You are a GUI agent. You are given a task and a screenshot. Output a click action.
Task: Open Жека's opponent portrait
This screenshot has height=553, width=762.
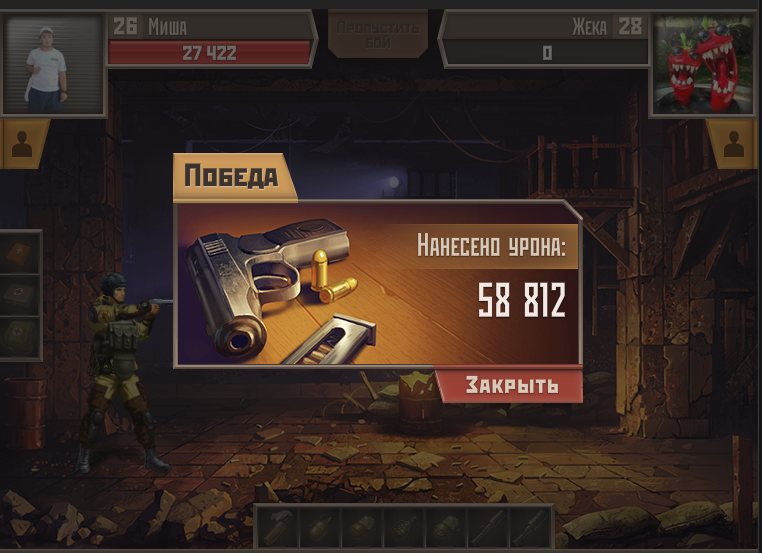[x=705, y=64]
